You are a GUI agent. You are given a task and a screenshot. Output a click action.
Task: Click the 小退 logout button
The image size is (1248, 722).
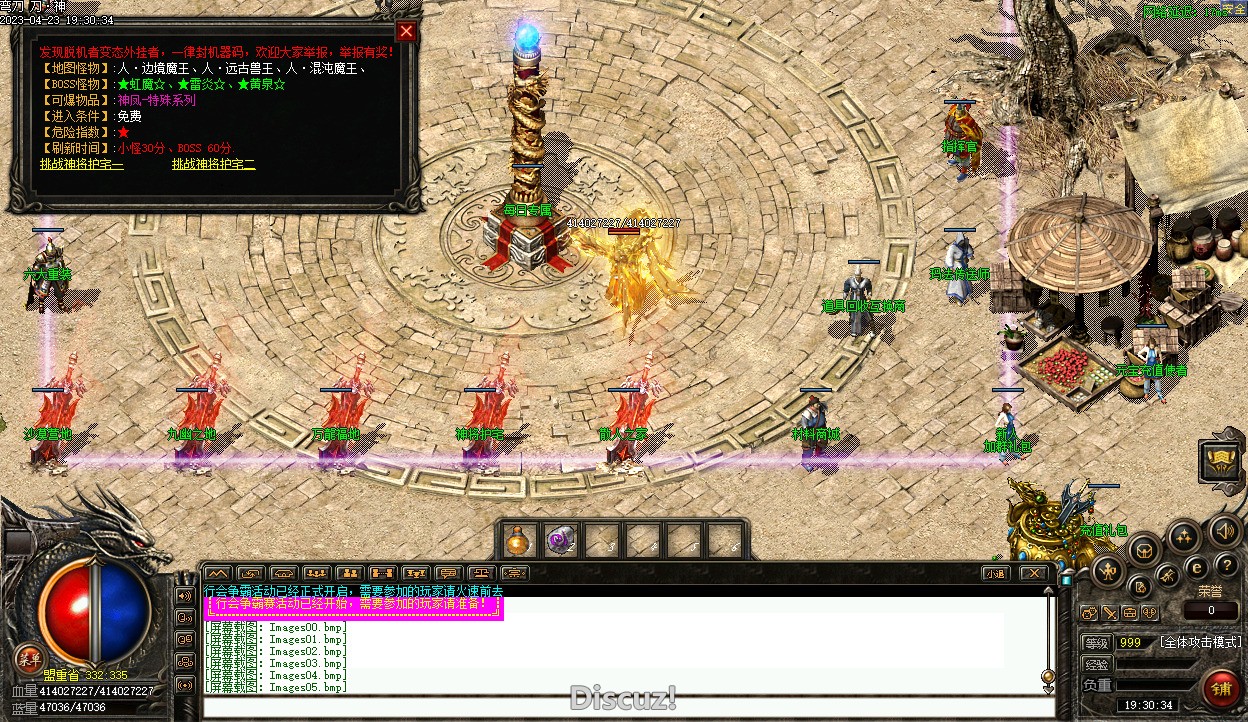993,573
